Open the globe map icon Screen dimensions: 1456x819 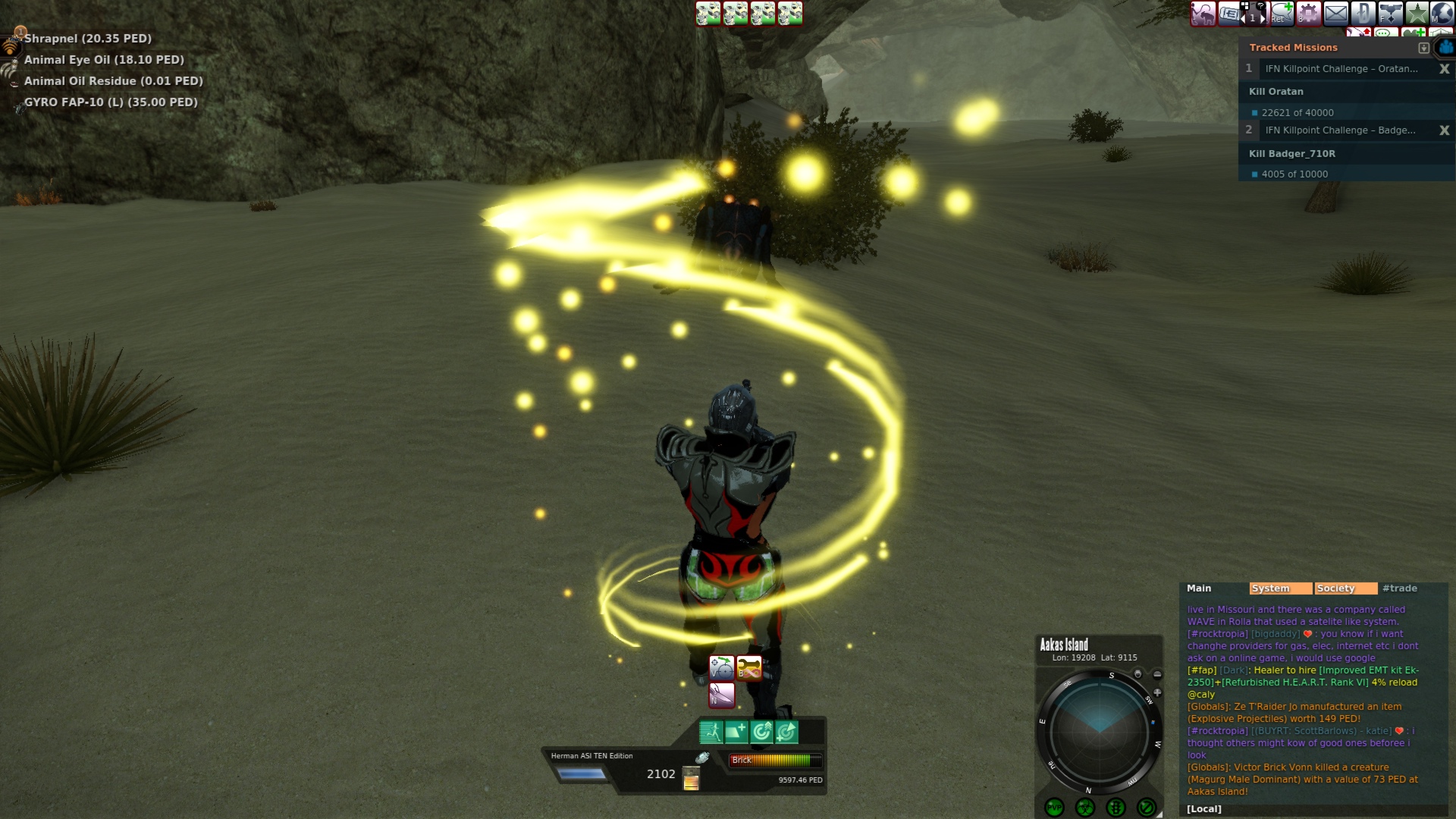tap(1442, 13)
